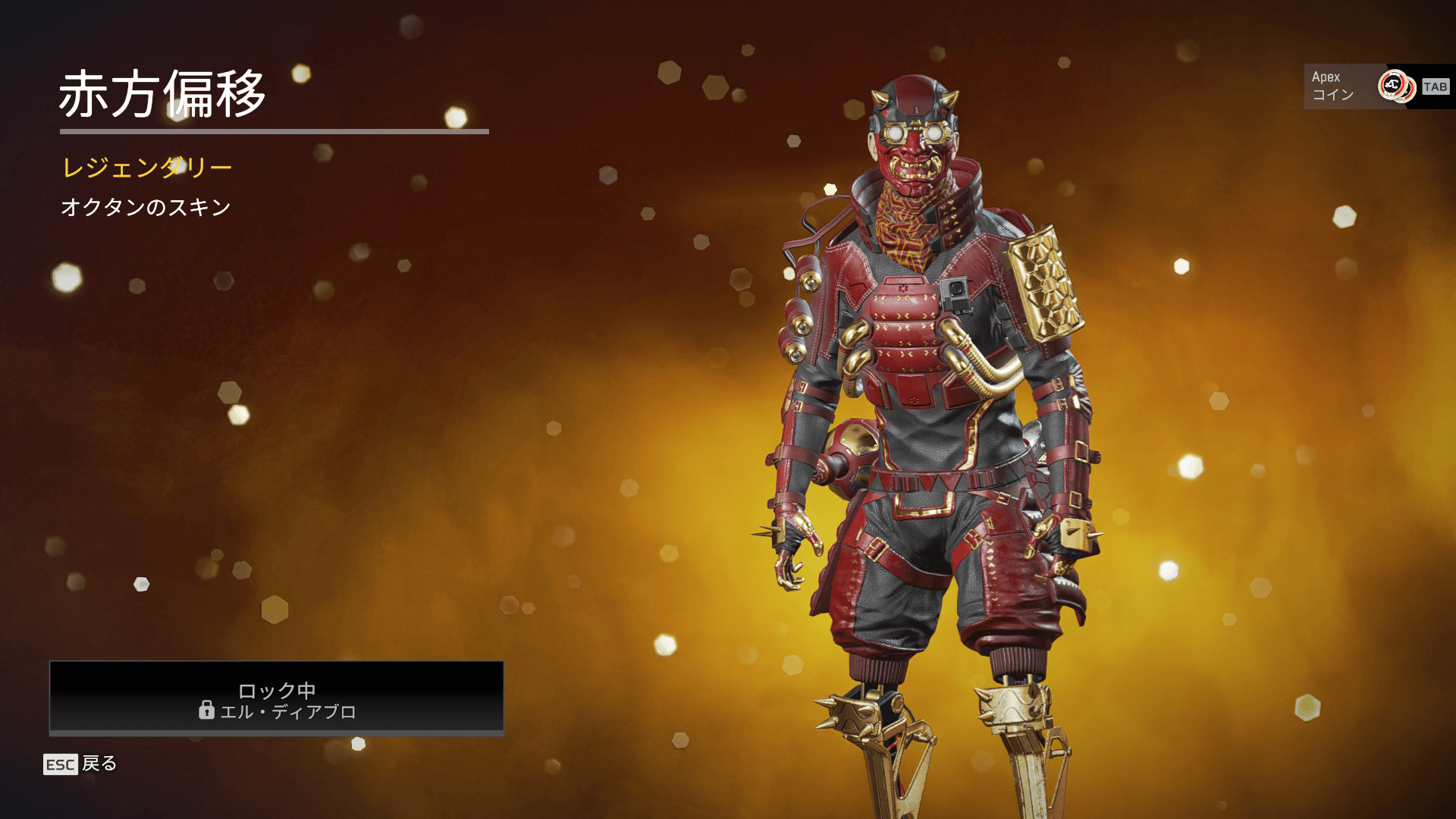Go back with the 戻る button
Image resolution: width=1456 pixels, height=819 pixels.
(x=81, y=764)
